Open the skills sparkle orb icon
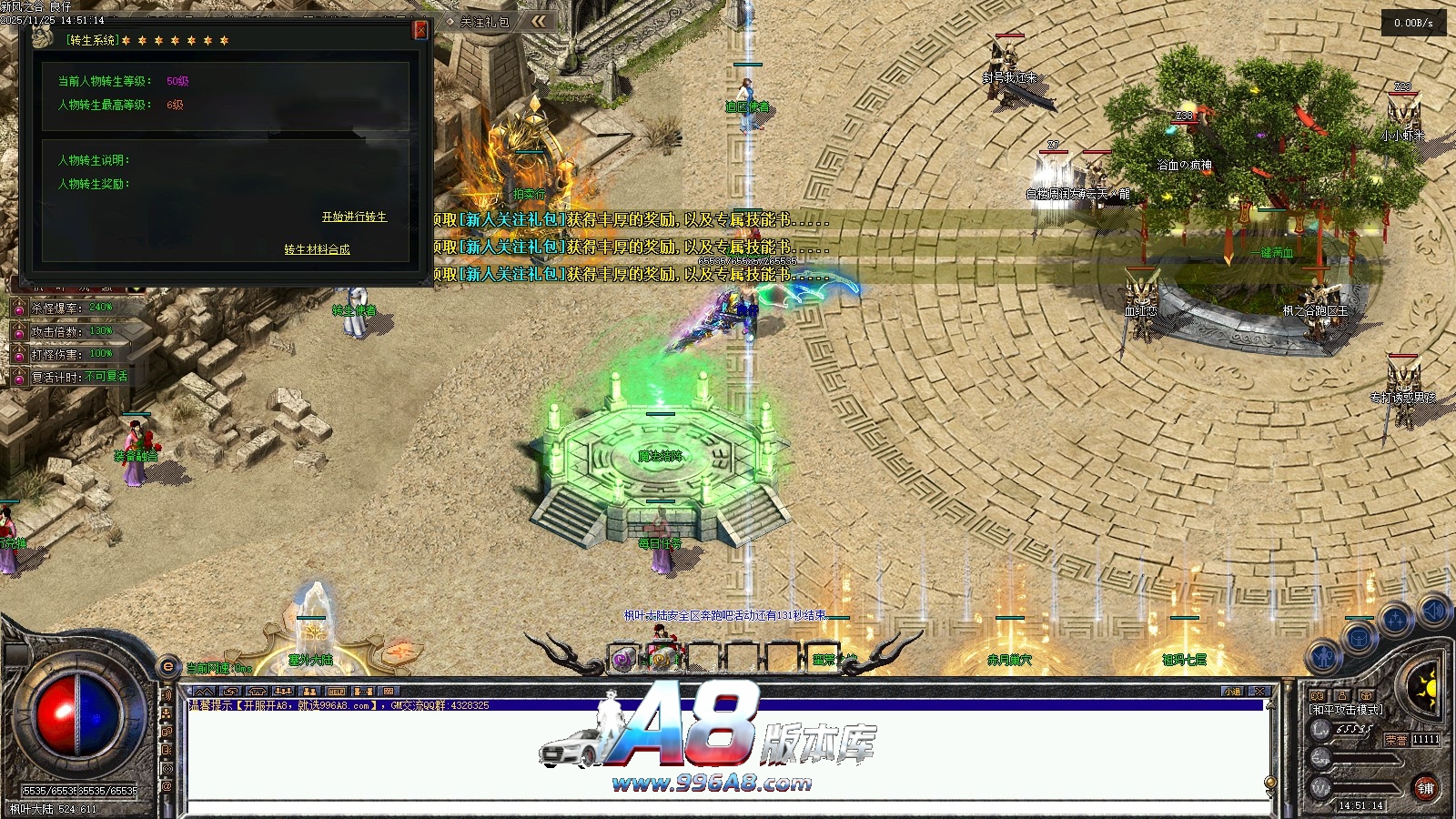 click(x=1395, y=621)
